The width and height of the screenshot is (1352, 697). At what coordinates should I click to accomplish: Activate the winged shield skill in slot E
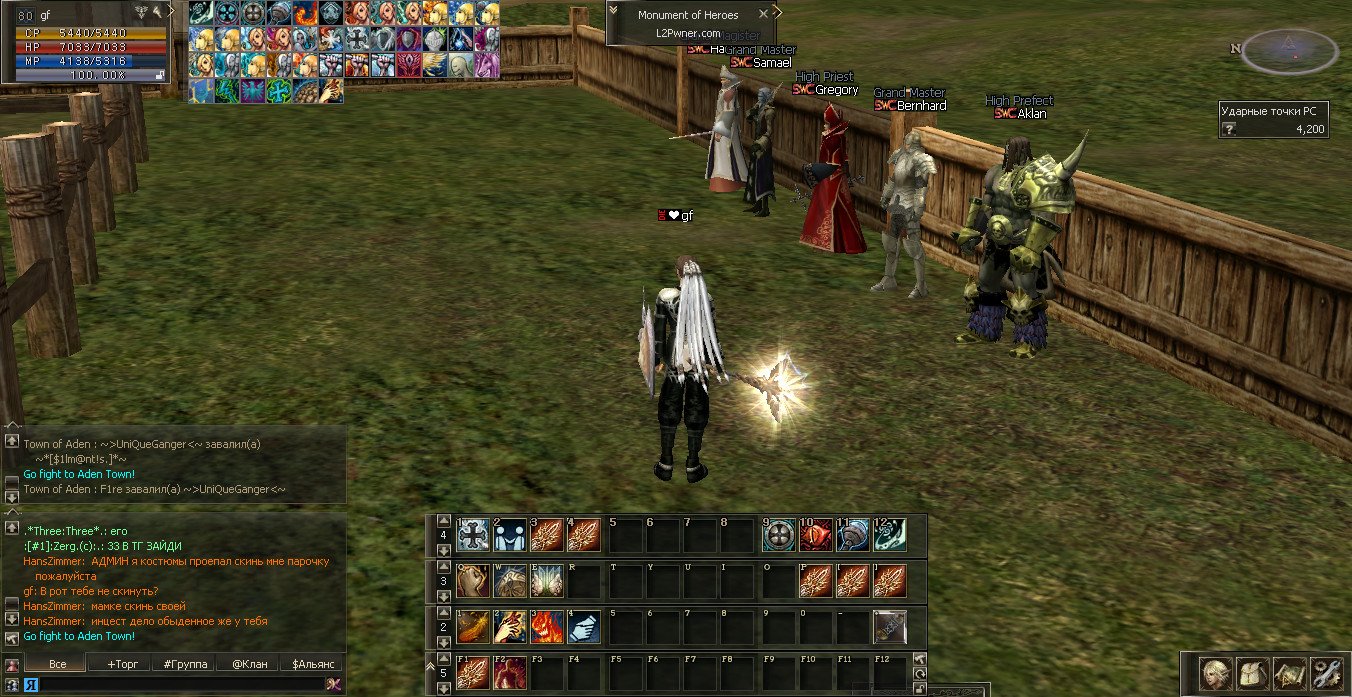click(x=547, y=581)
